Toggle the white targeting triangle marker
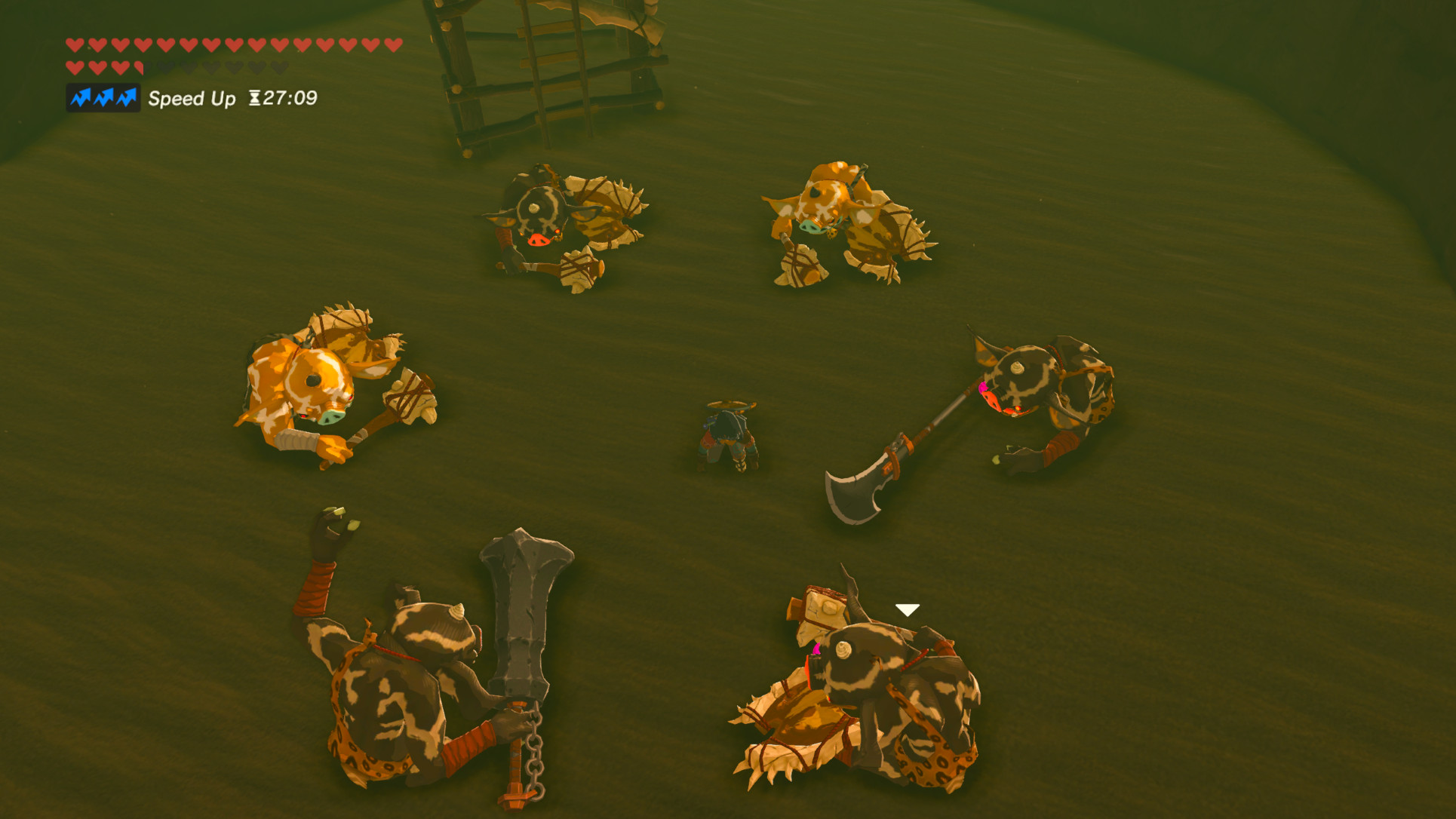 [x=907, y=608]
